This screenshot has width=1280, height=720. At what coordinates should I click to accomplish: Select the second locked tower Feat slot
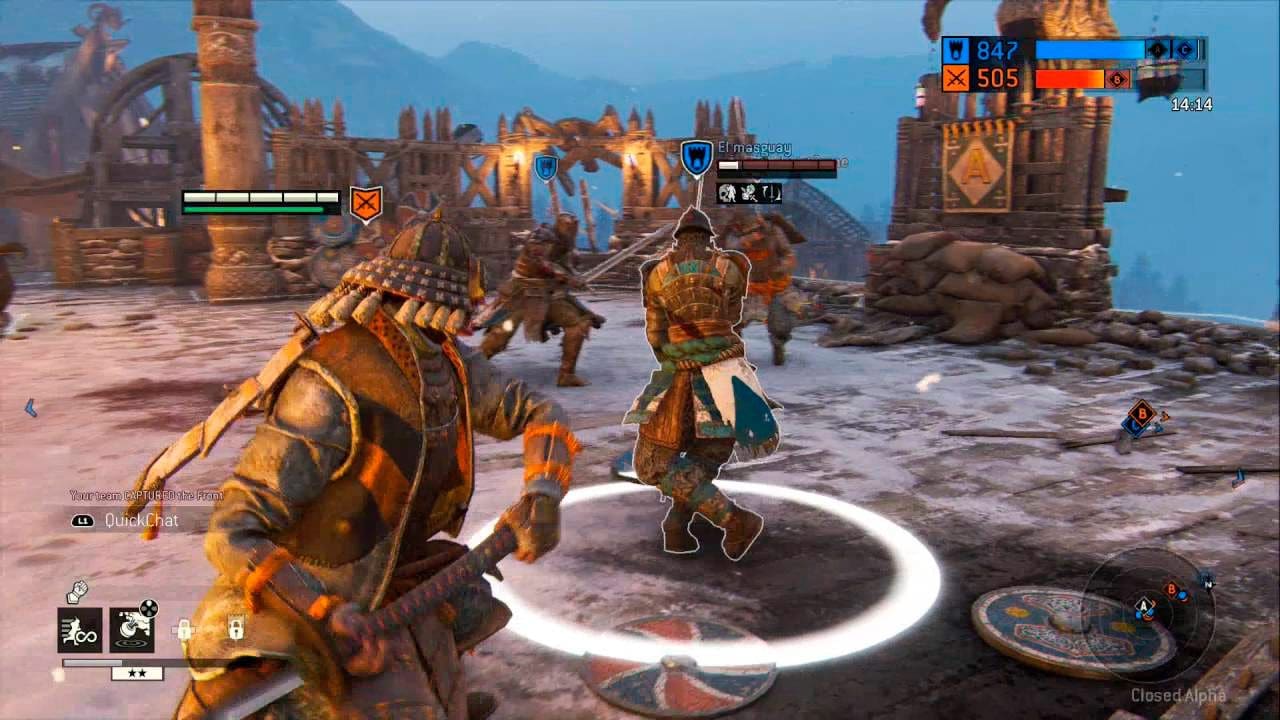click(236, 627)
